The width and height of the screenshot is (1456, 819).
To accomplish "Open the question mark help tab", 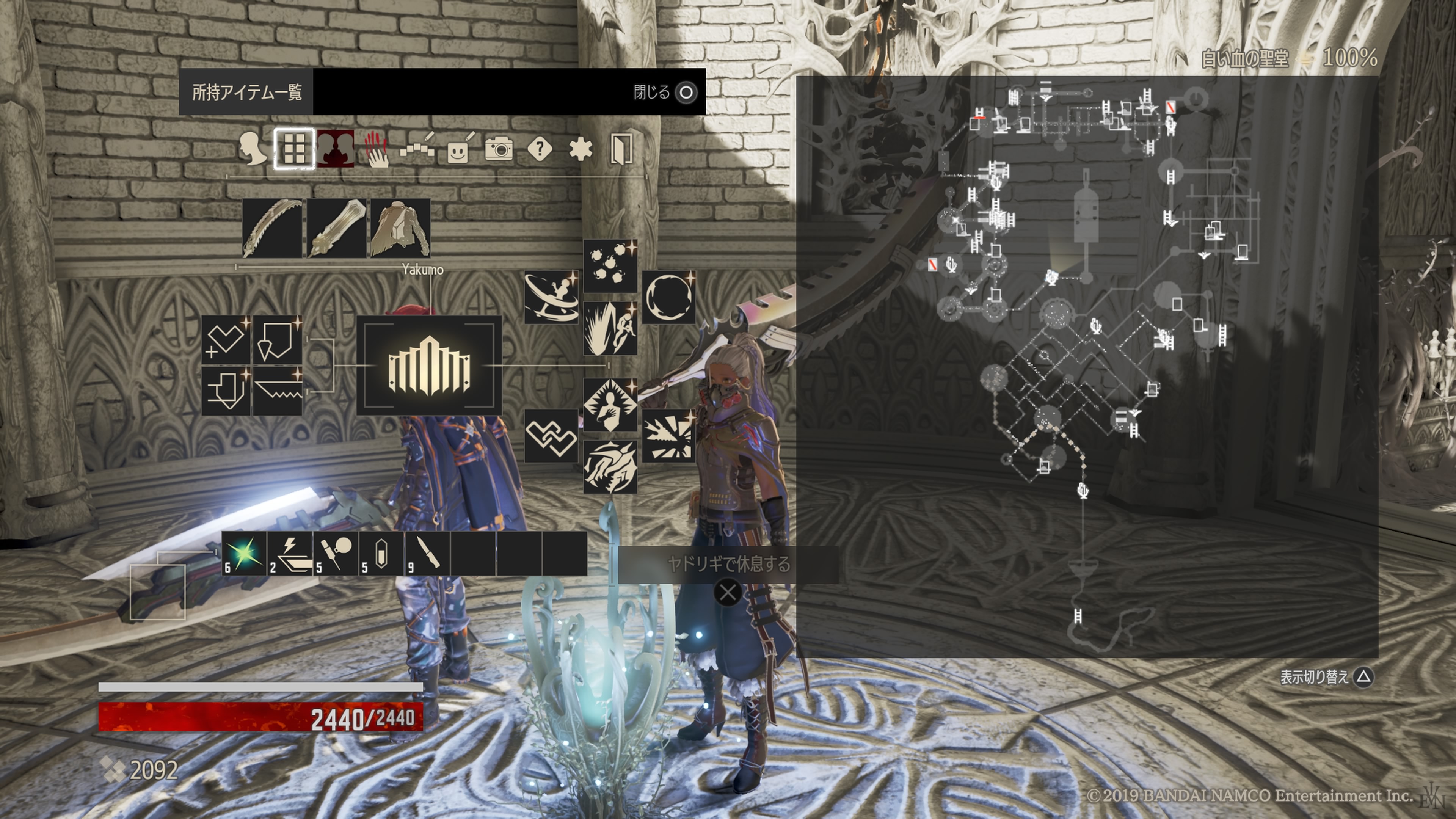I will click(540, 149).
